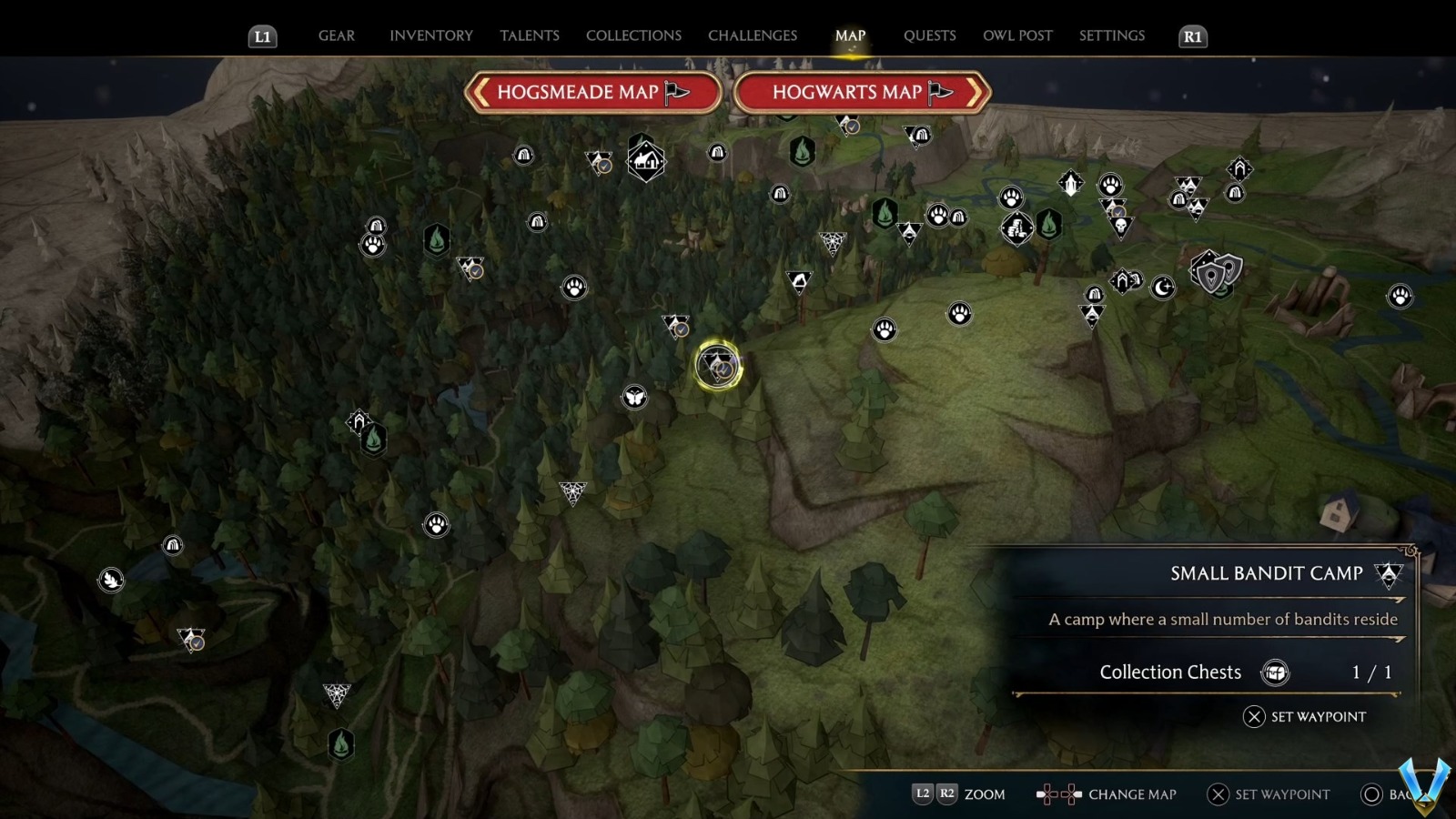The height and width of the screenshot is (819, 1456).
Task: Open the Hogwarts Map
Action: 859,92
